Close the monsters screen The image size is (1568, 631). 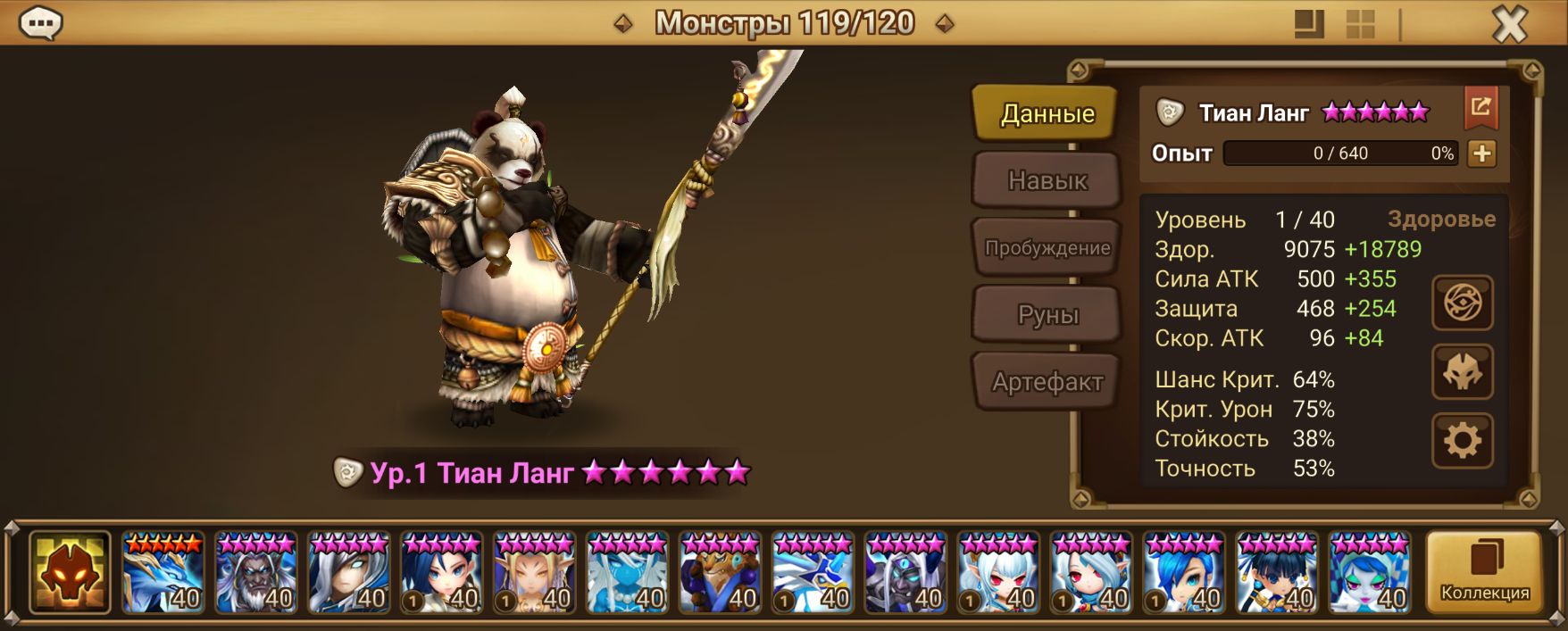1510,24
